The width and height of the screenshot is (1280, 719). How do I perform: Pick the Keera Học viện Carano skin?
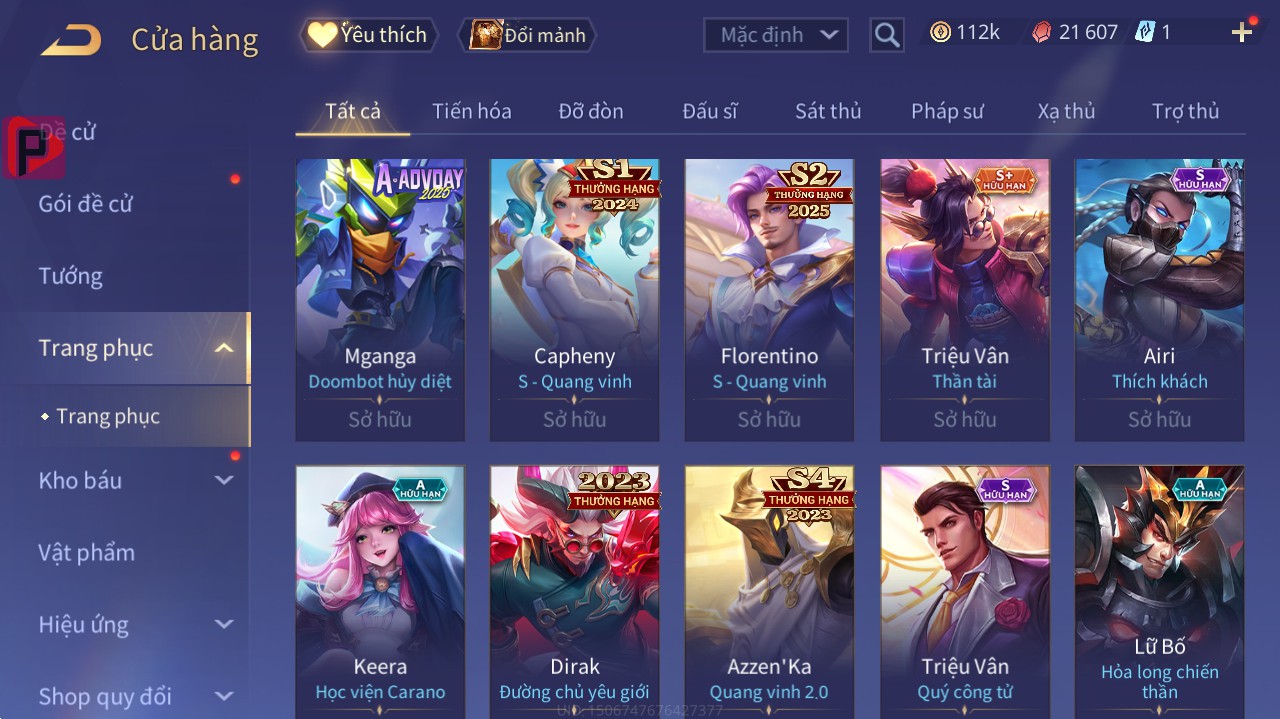(380, 590)
